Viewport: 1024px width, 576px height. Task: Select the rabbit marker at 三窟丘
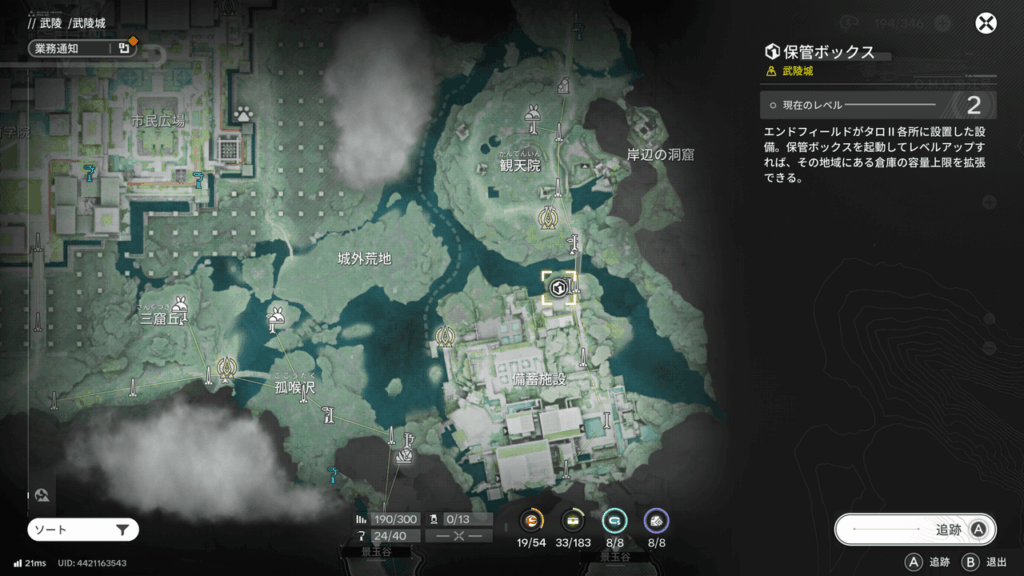tap(181, 304)
